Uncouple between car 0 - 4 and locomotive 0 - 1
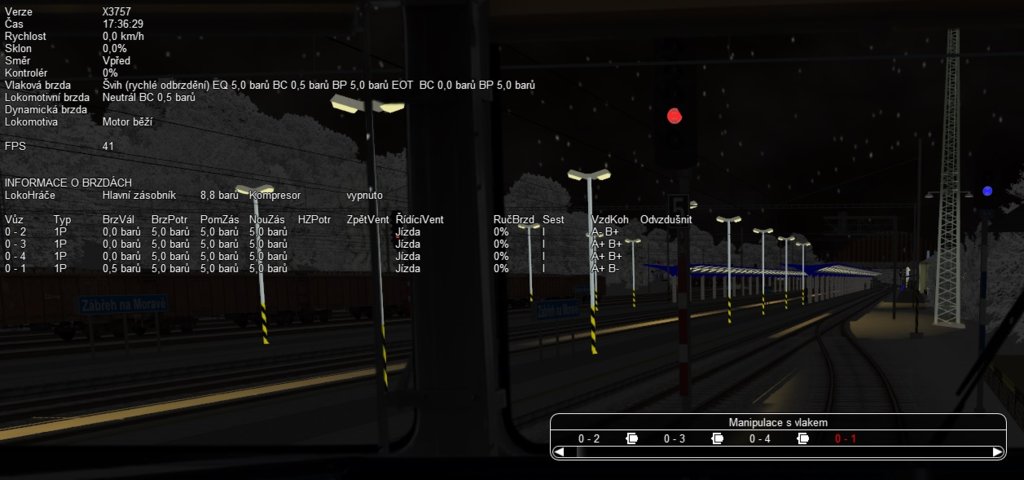The height and width of the screenshot is (480, 1024). pos(803,438)
